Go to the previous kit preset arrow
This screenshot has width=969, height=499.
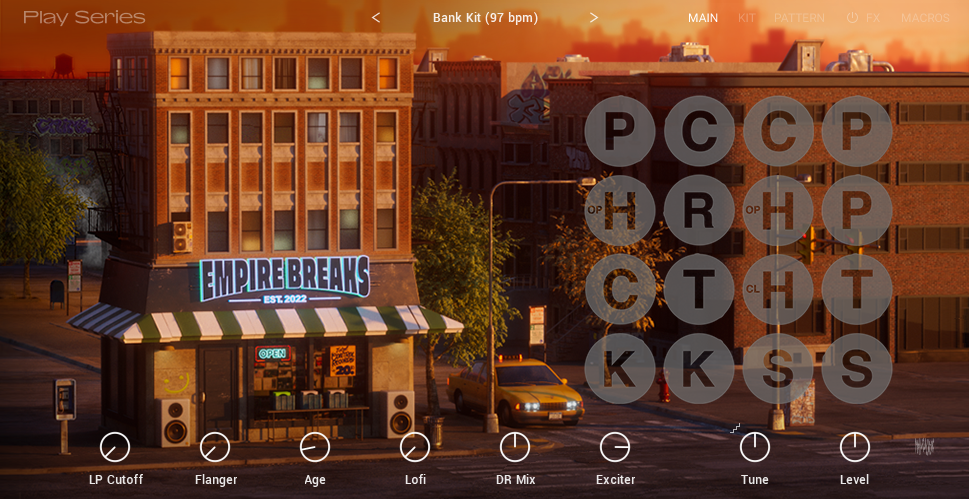[376, 18]
